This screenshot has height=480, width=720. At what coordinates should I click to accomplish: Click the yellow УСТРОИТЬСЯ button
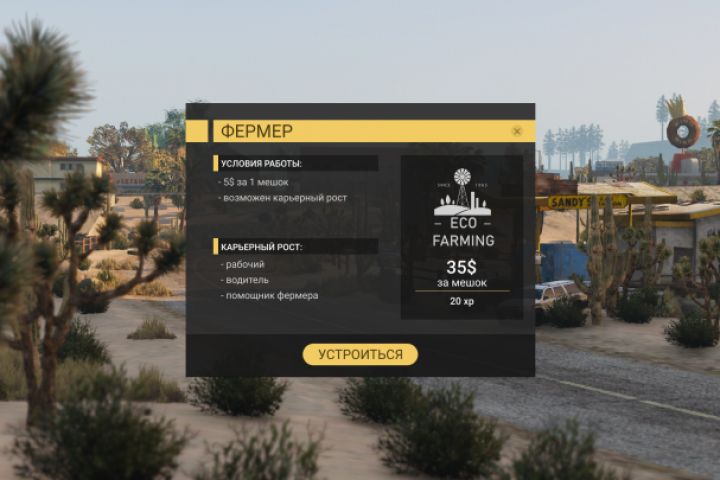[360, 355]
